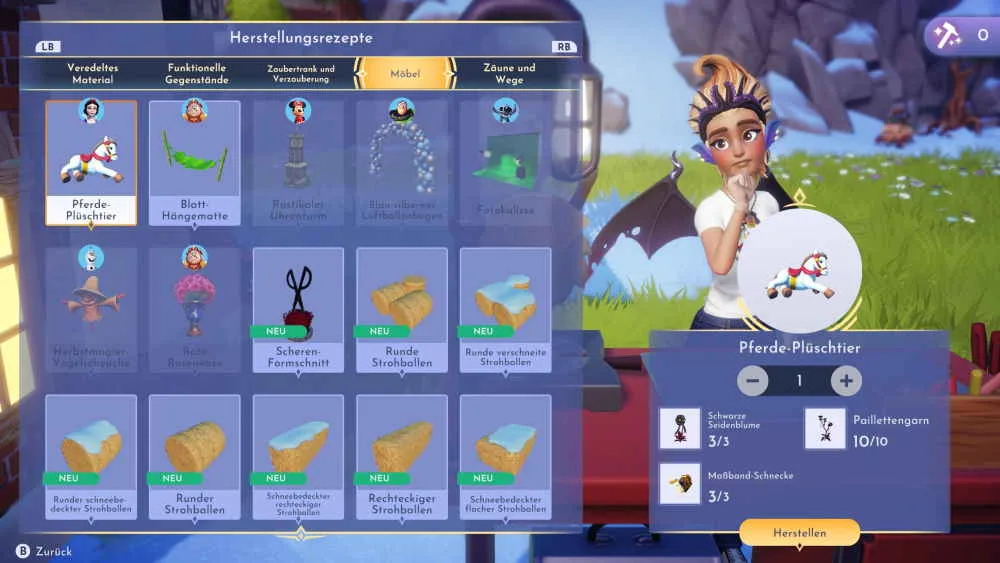Pick the Schneebedeckter flacher Strohballen recipe

pos(505,456)
